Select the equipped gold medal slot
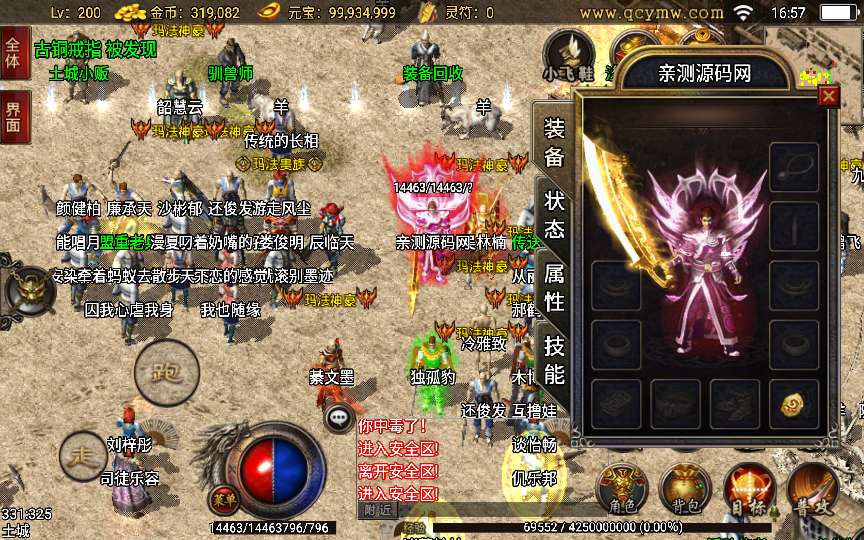 coord(794,403)
